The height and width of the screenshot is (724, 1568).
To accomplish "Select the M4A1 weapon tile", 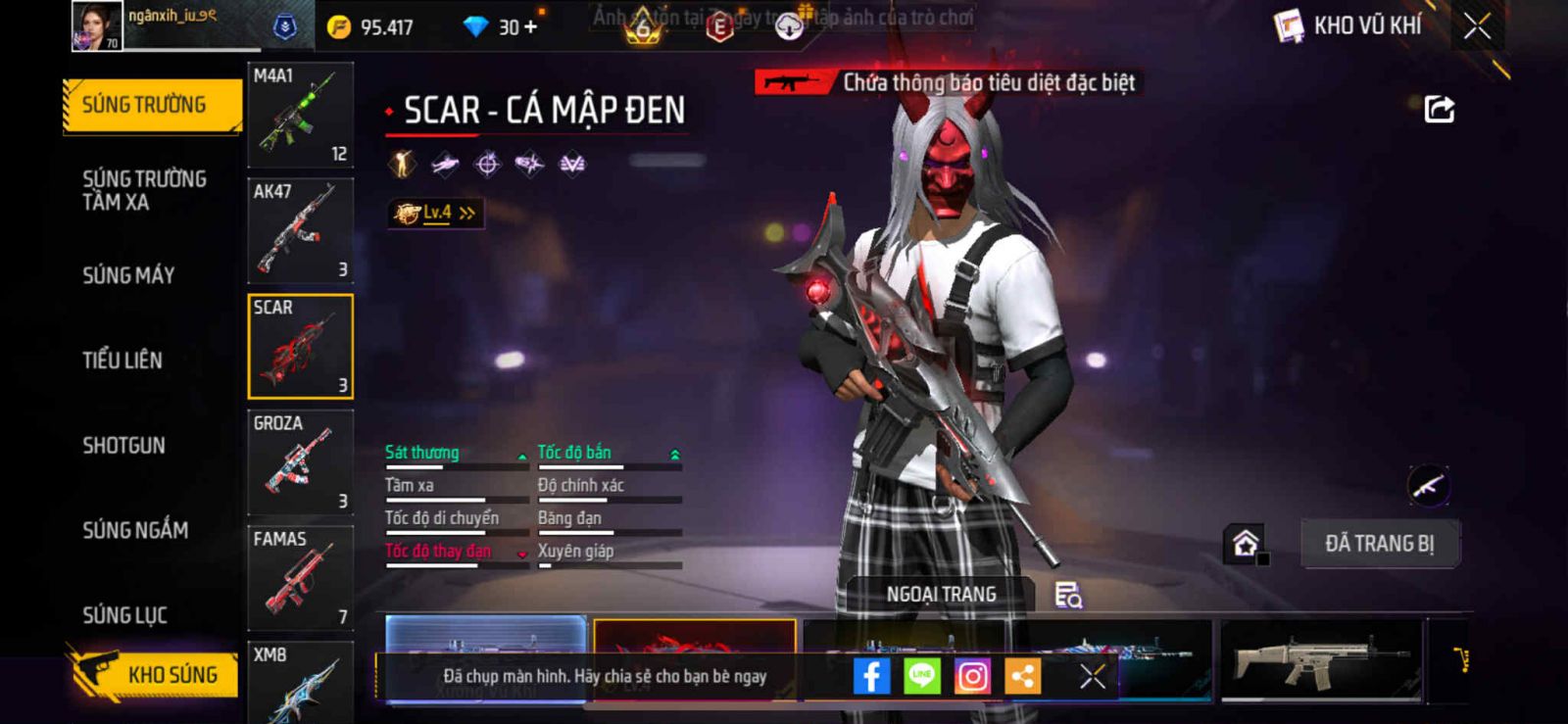I will (300, 116).
